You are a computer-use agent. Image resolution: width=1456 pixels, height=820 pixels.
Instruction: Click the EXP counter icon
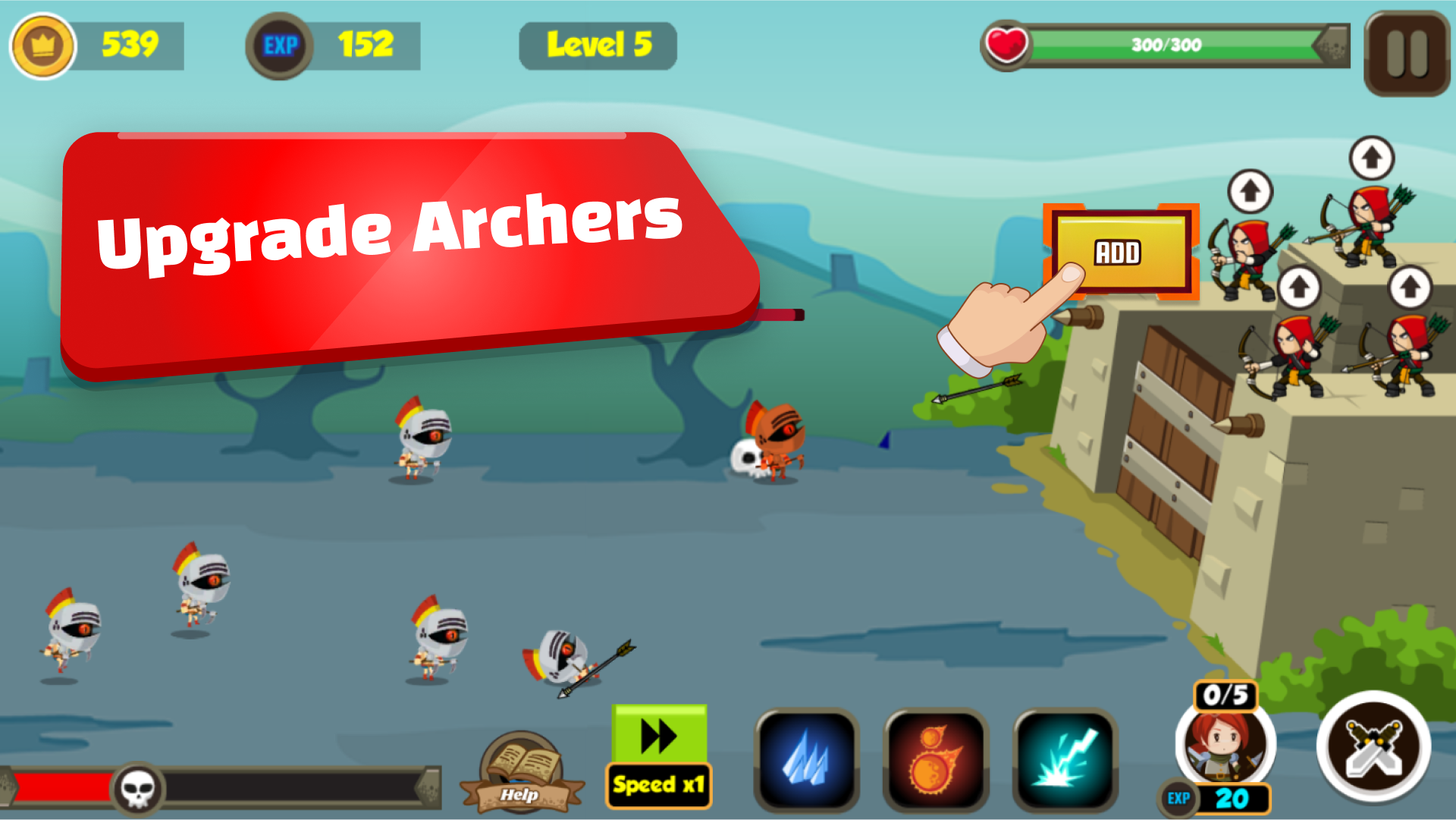[280, 46]
